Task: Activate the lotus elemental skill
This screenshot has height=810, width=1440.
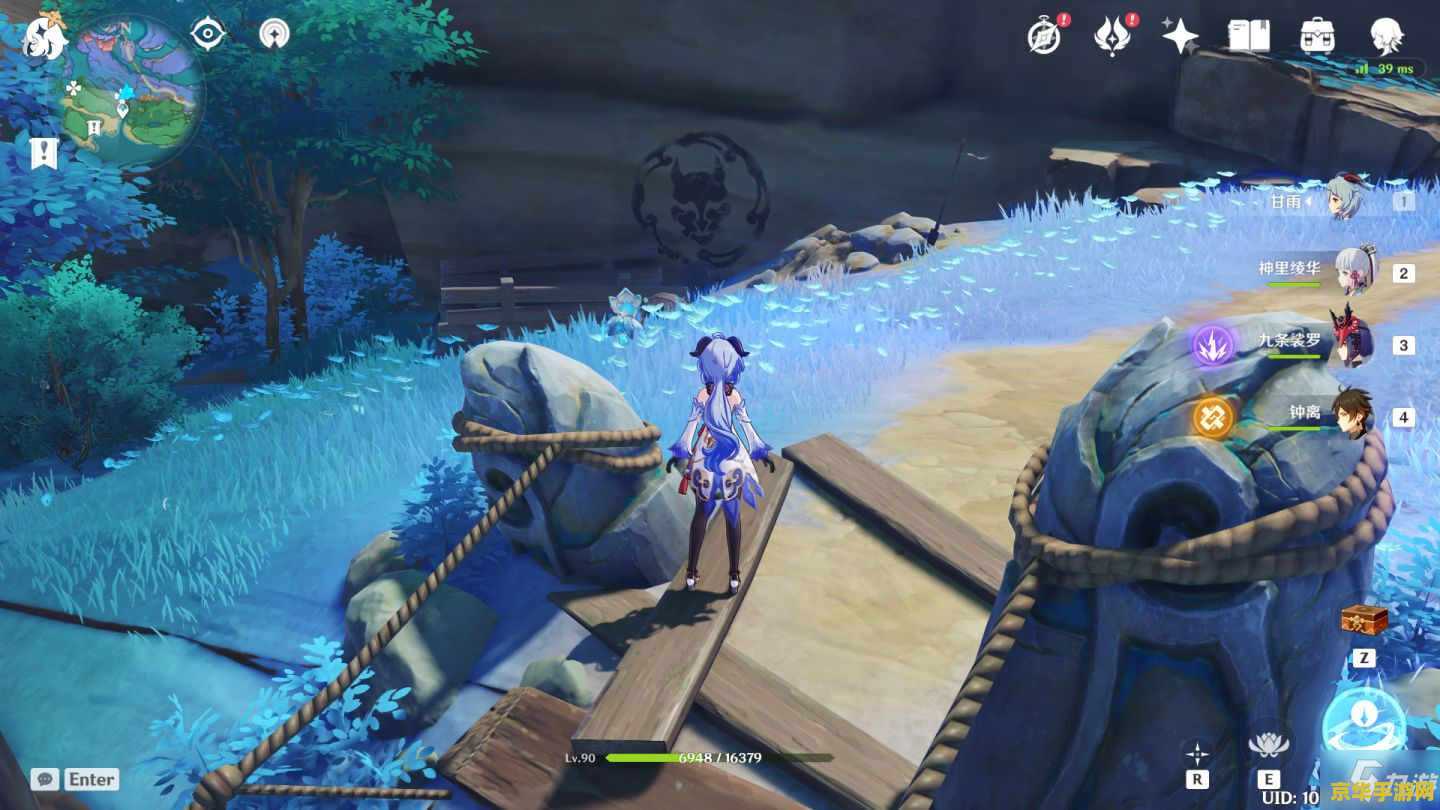Action: (1268, 745)
